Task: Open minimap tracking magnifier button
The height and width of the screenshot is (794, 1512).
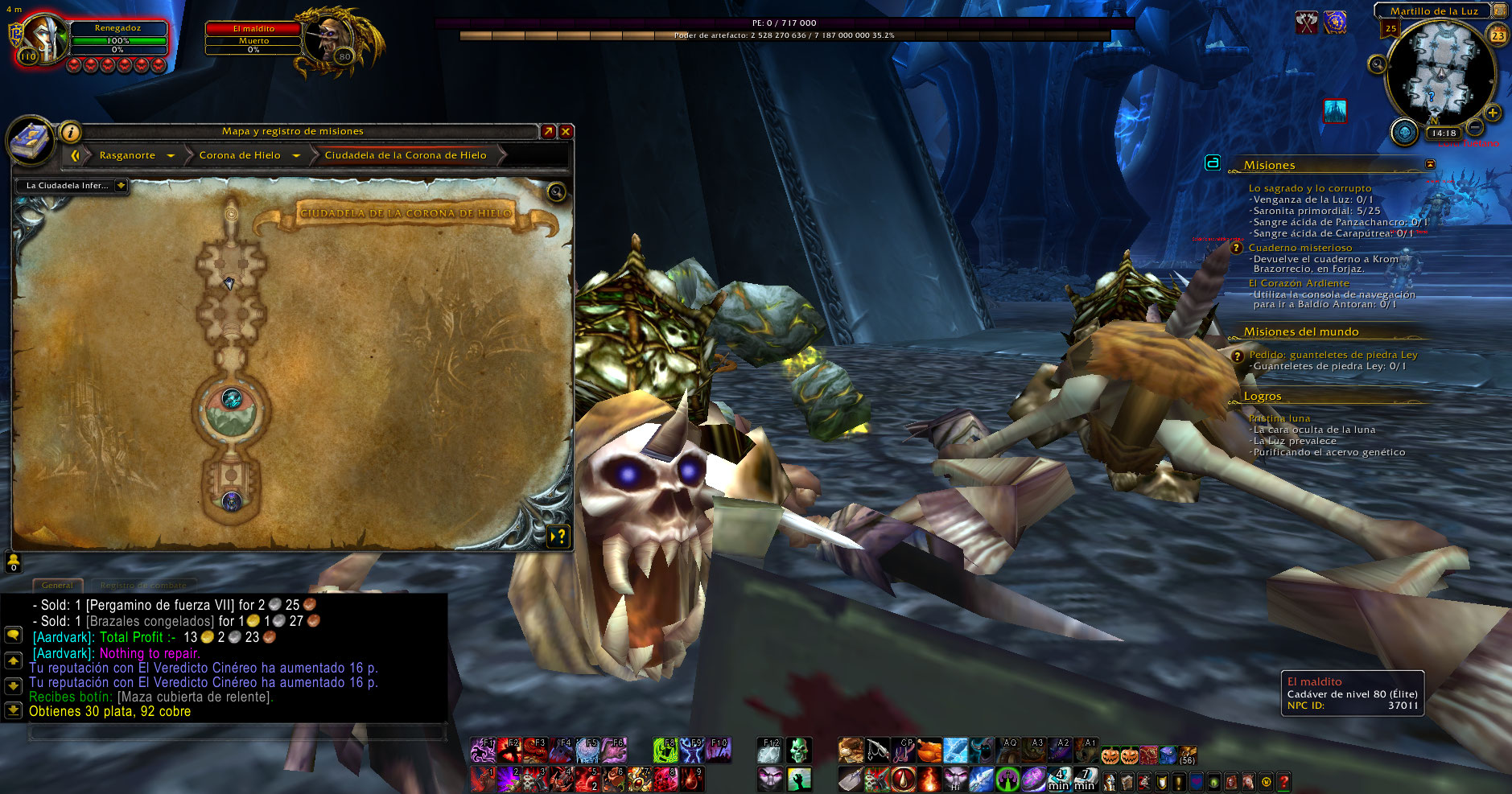Action: coord(1378,64)
